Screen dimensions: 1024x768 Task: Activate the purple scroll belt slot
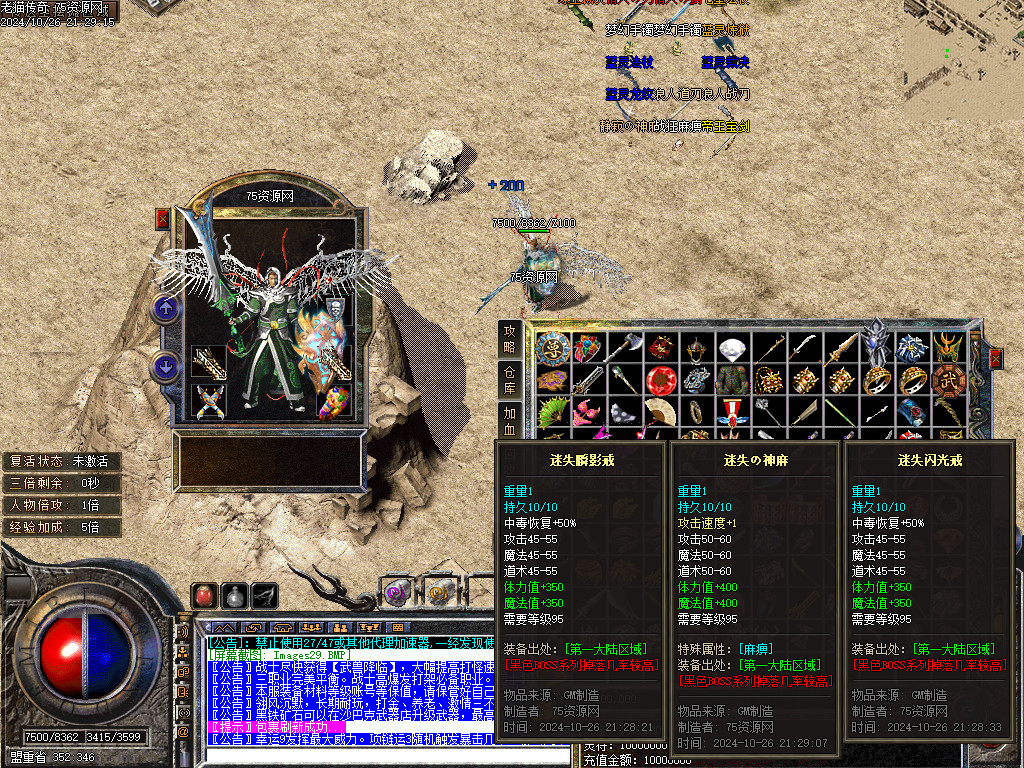click(x=398, y=592)
